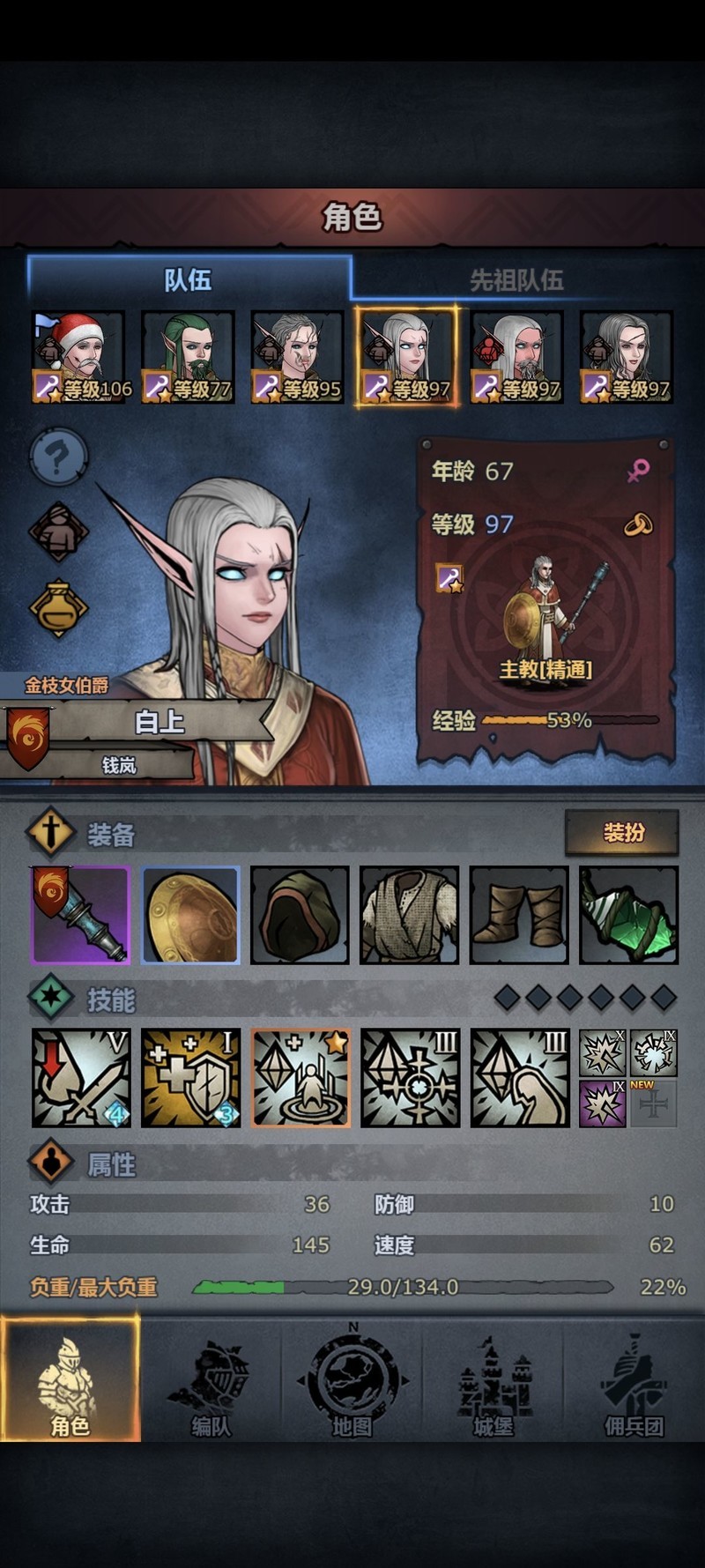Select the 队伍 tab
The height and width of the screenshot is (1568, 705).
click(189, 280)
